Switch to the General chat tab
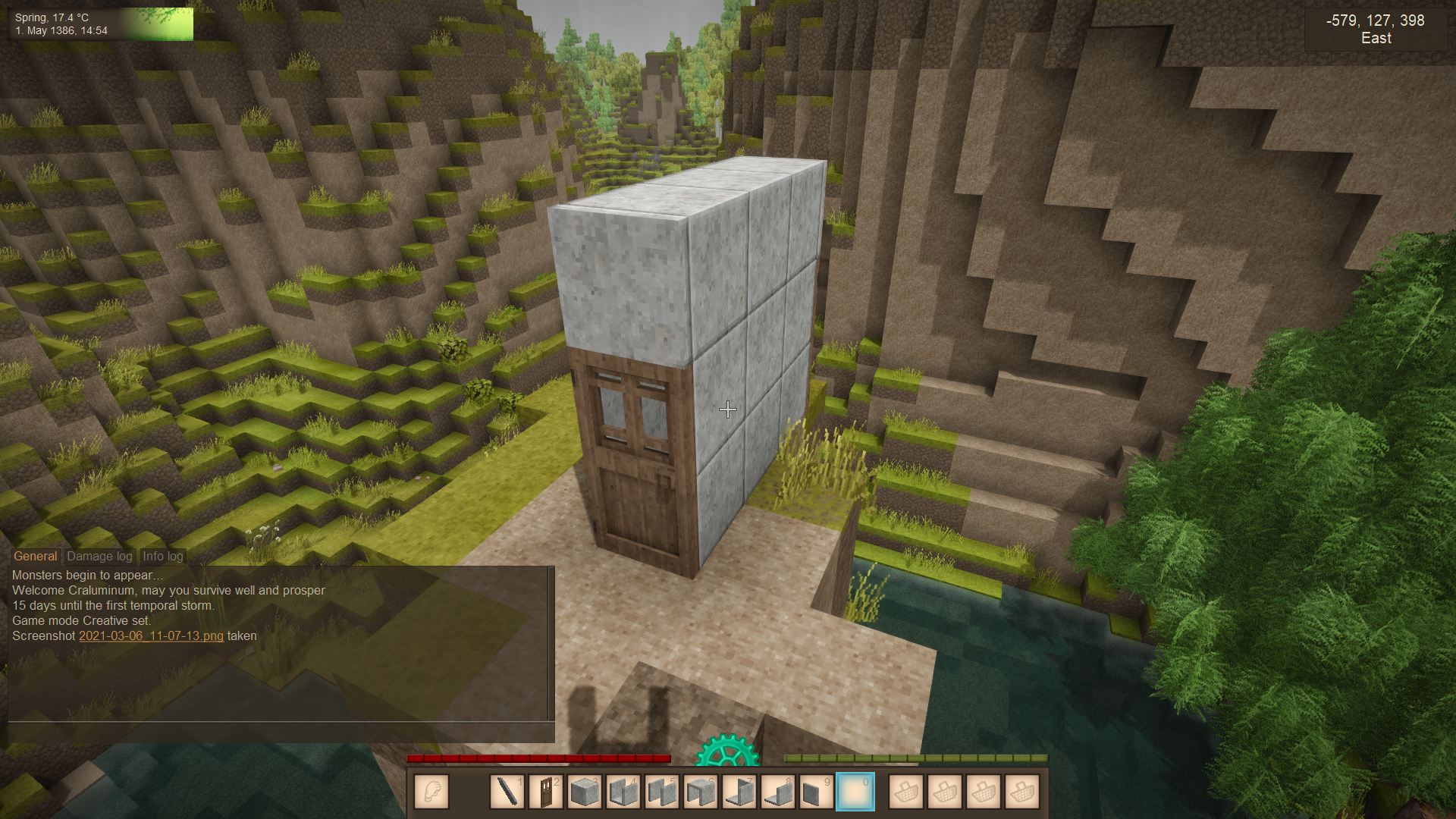Image resolution: width=1456 pixels, height=819 pixels. tap(35, 556)
